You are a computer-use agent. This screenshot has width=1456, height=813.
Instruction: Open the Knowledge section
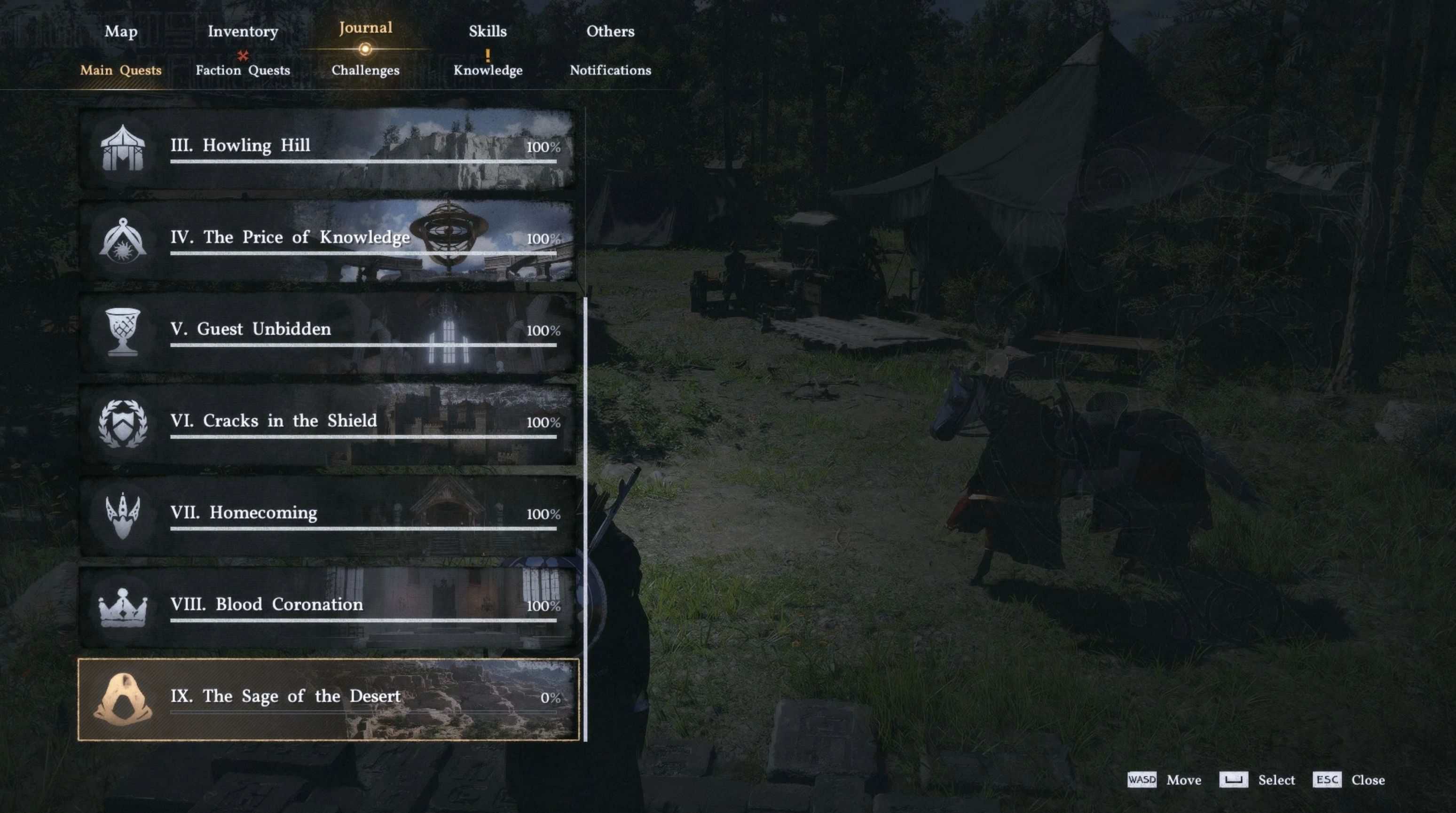pyautogui.click(x=488, y=70)
